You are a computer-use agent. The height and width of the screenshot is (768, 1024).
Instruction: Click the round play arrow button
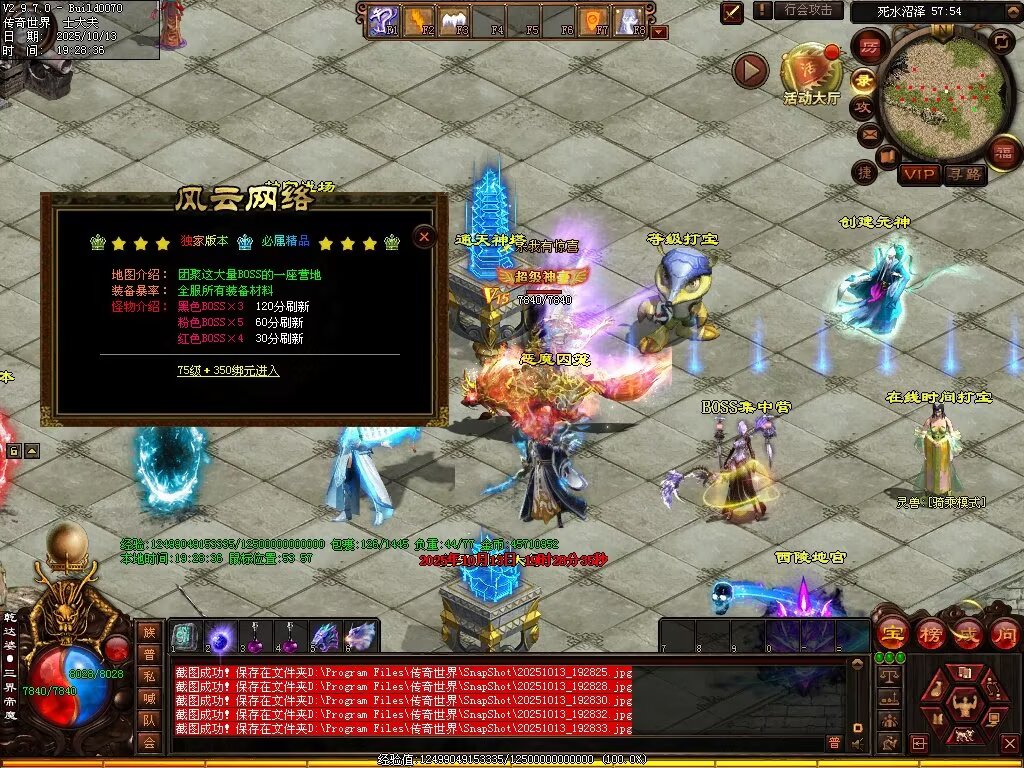(x=750, y=70)
